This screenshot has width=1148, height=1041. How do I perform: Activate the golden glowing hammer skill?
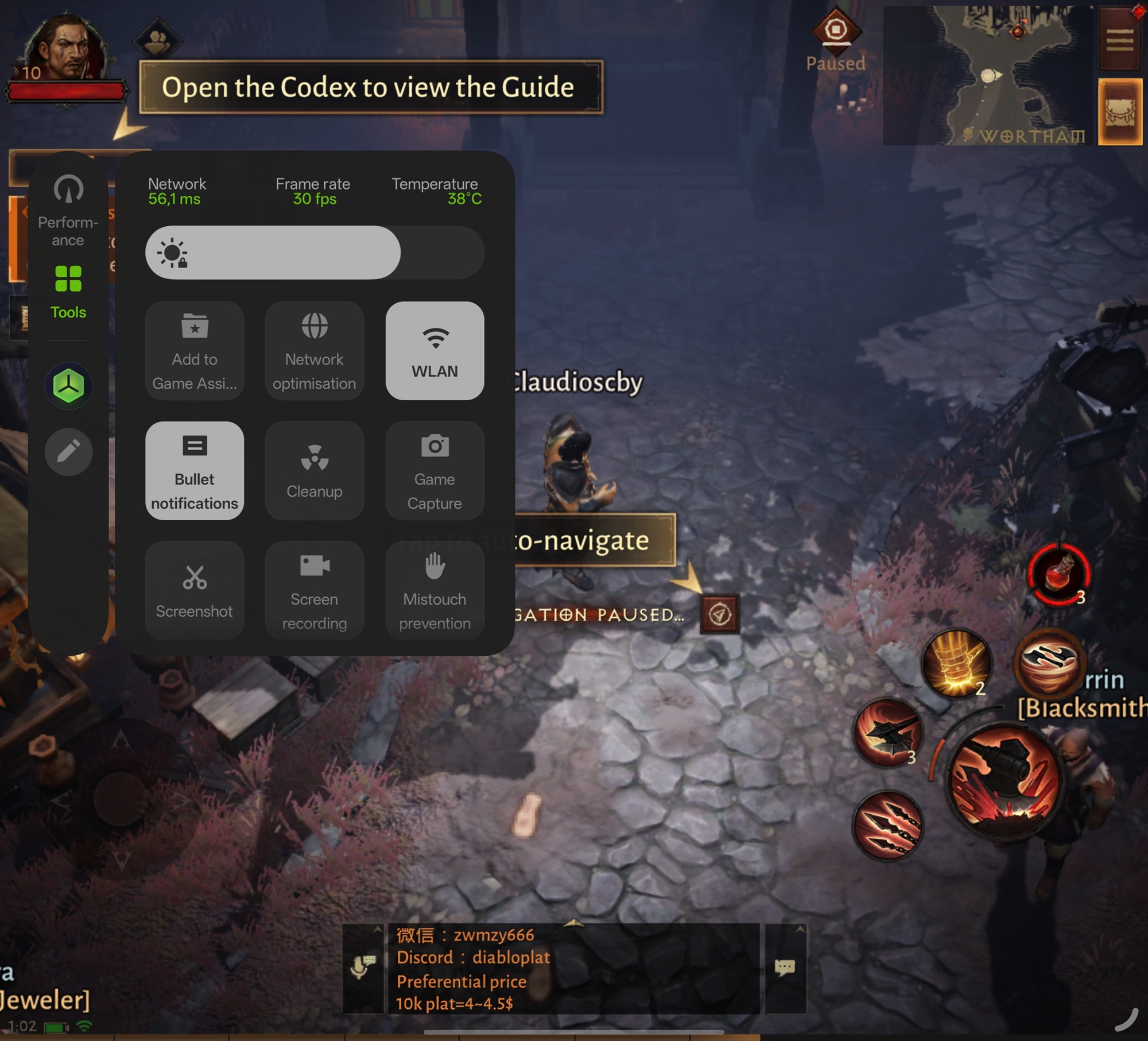(956, 663)
